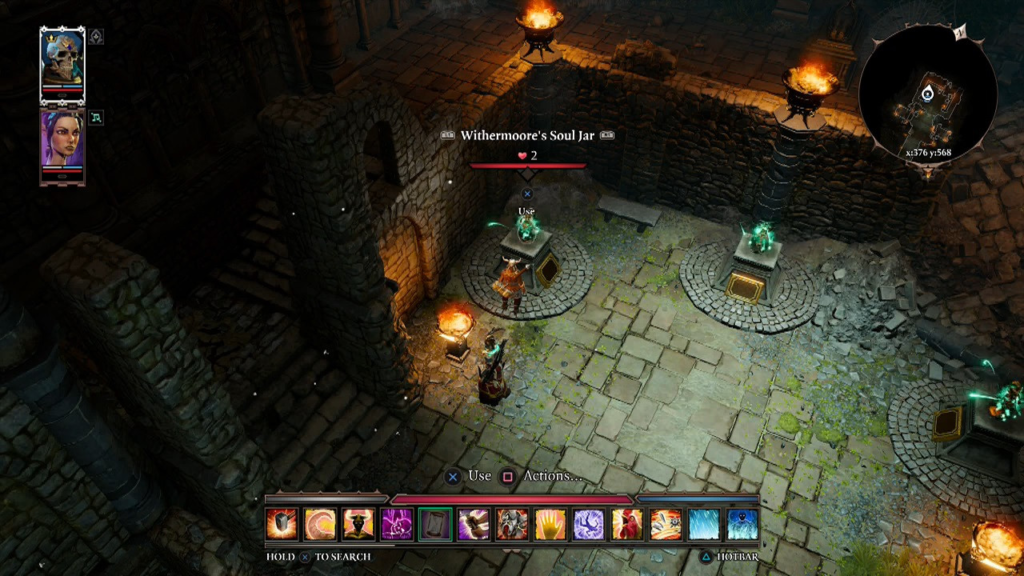
Task: Activate the red hooded figure skill
Action: click(627, 524)
